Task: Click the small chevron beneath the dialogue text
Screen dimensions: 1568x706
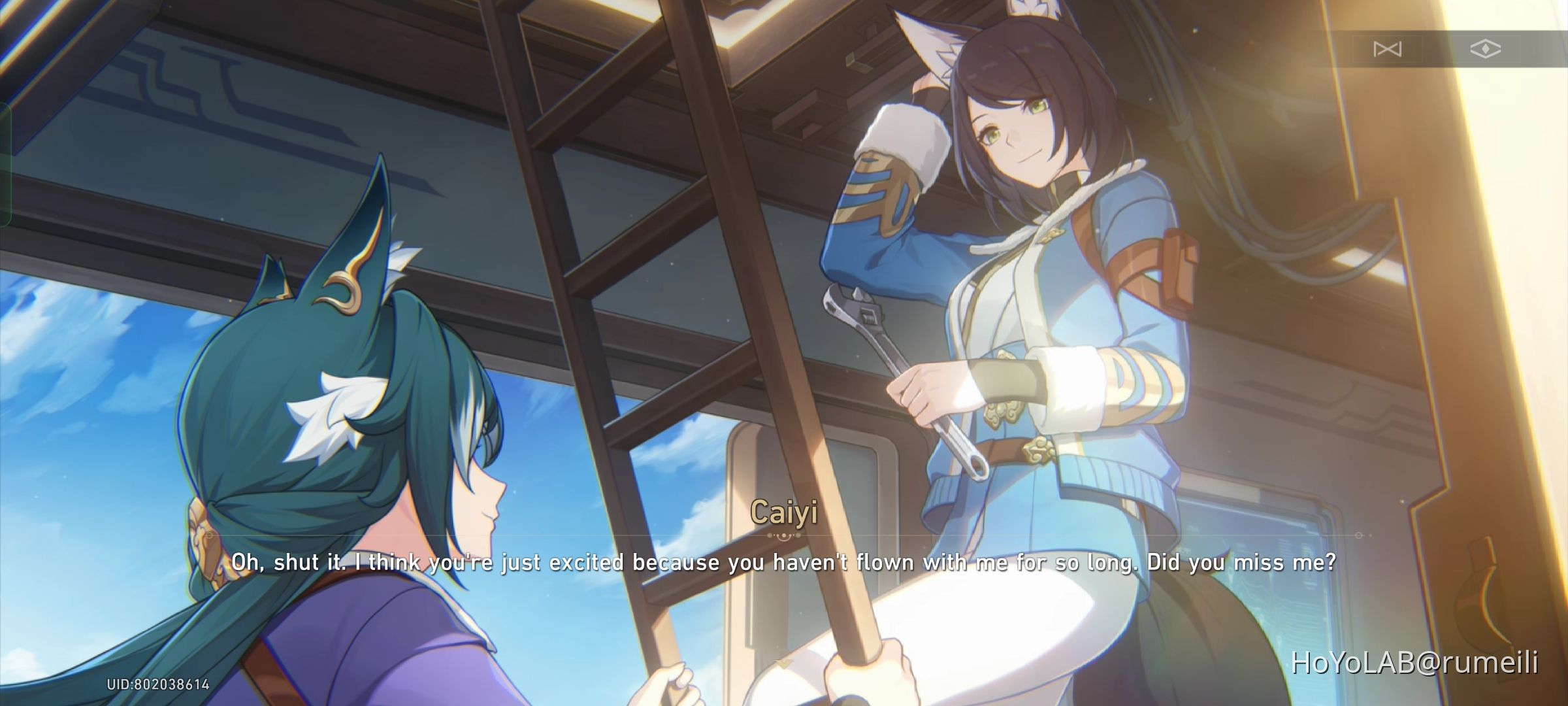Action: (782, 662)
